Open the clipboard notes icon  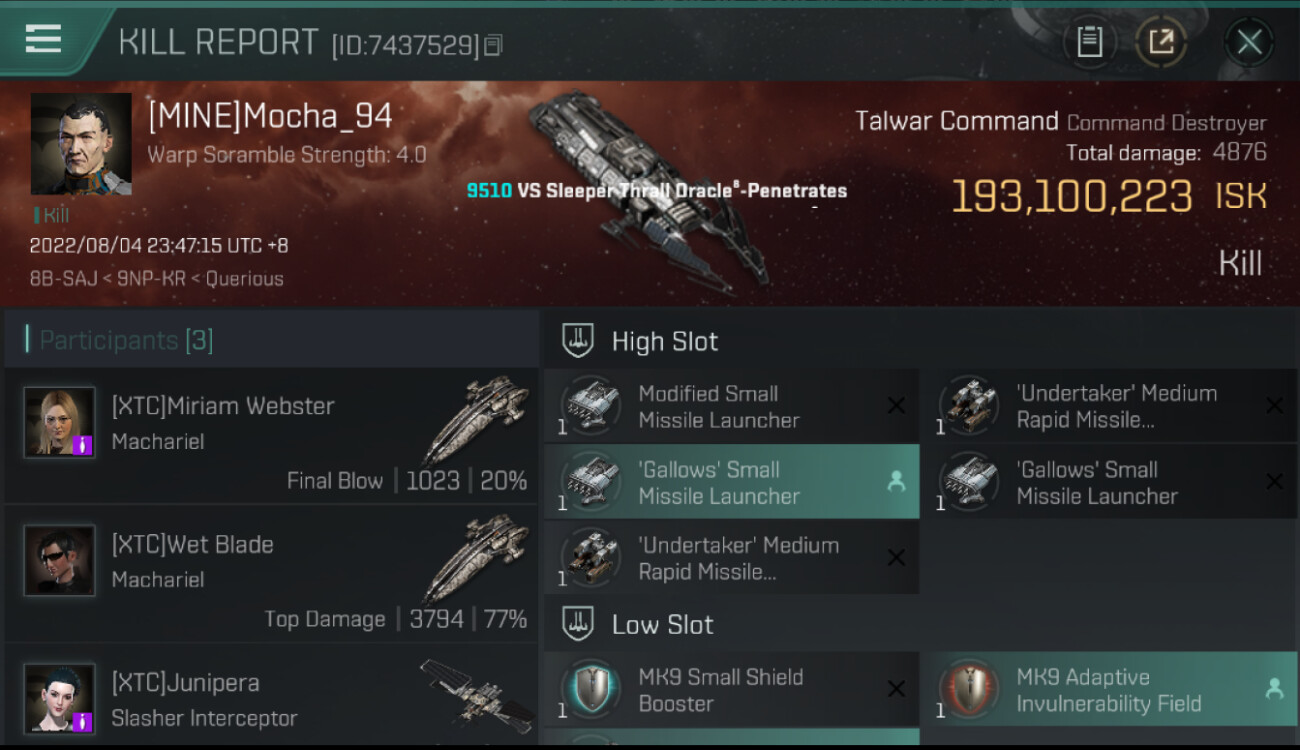click(x=1089, y=42)
